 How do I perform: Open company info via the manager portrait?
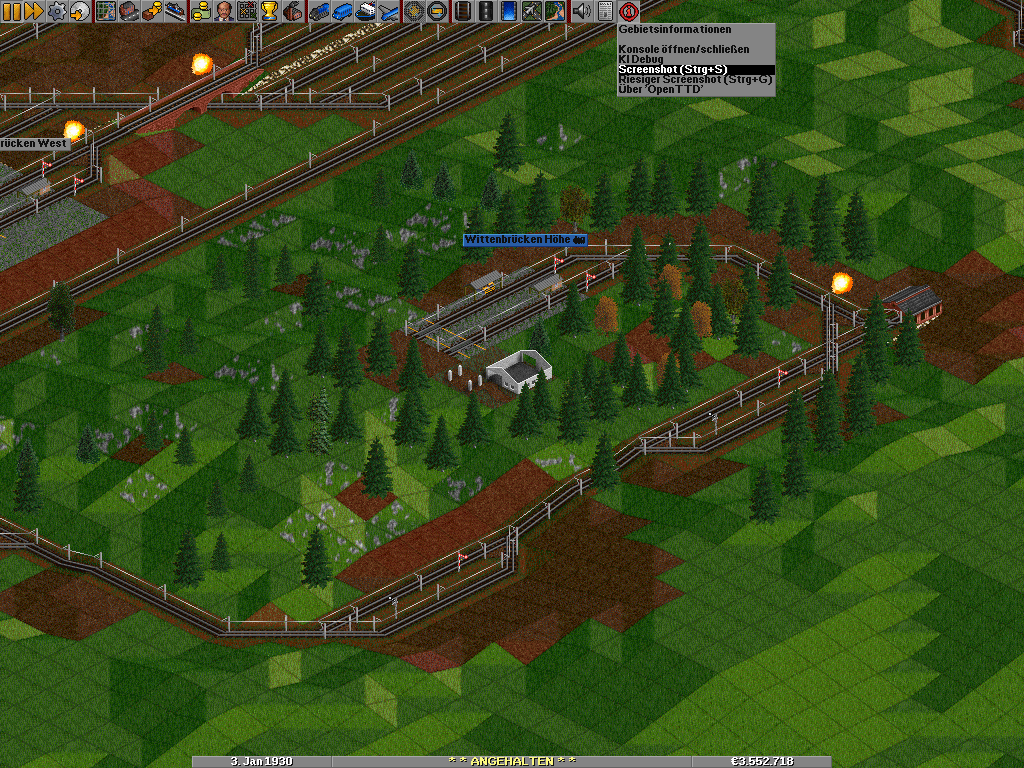[x=224, y=11]
